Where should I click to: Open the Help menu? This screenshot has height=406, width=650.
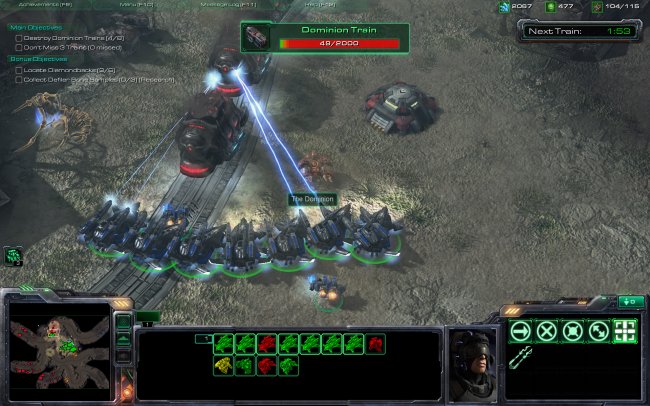tap(322, 5)
